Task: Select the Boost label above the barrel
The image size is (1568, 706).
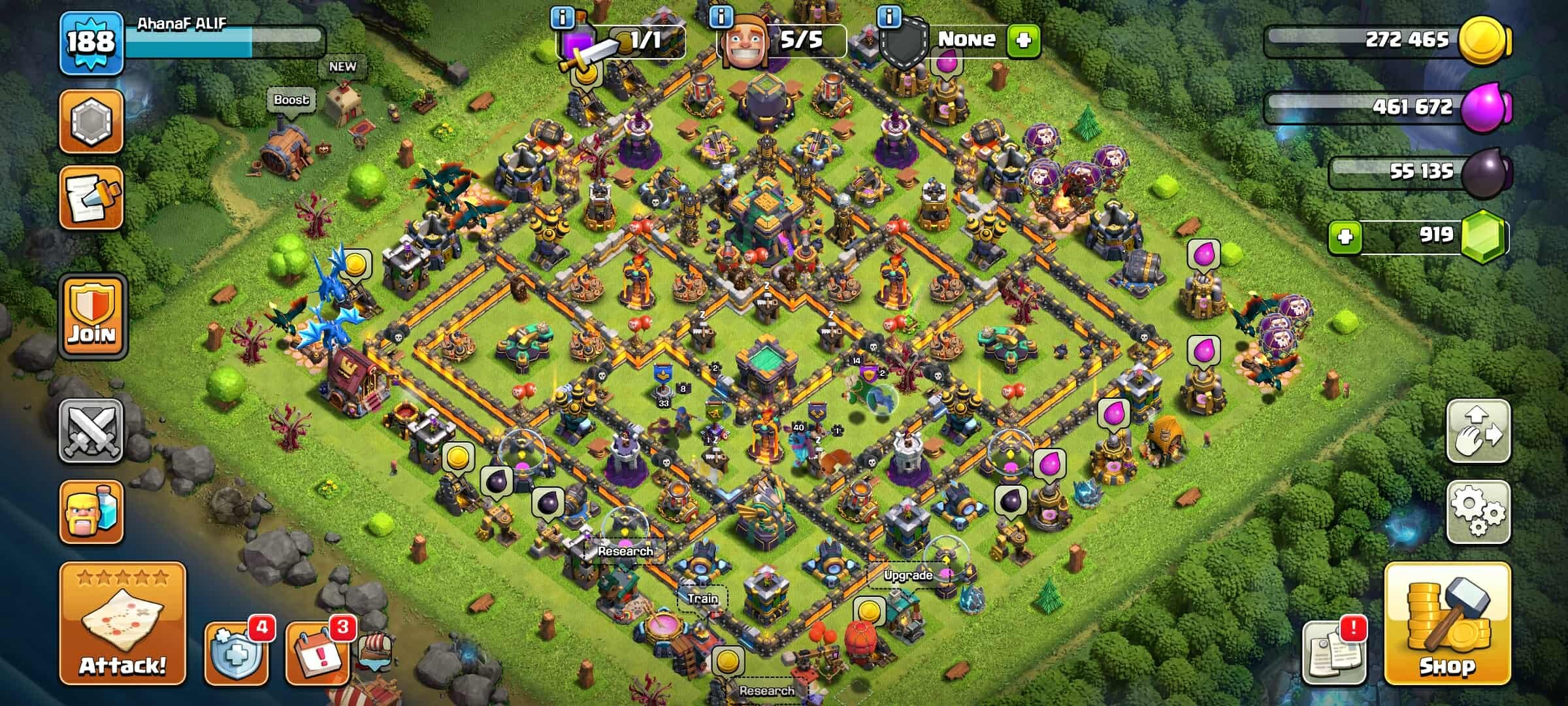Action: 292,100
